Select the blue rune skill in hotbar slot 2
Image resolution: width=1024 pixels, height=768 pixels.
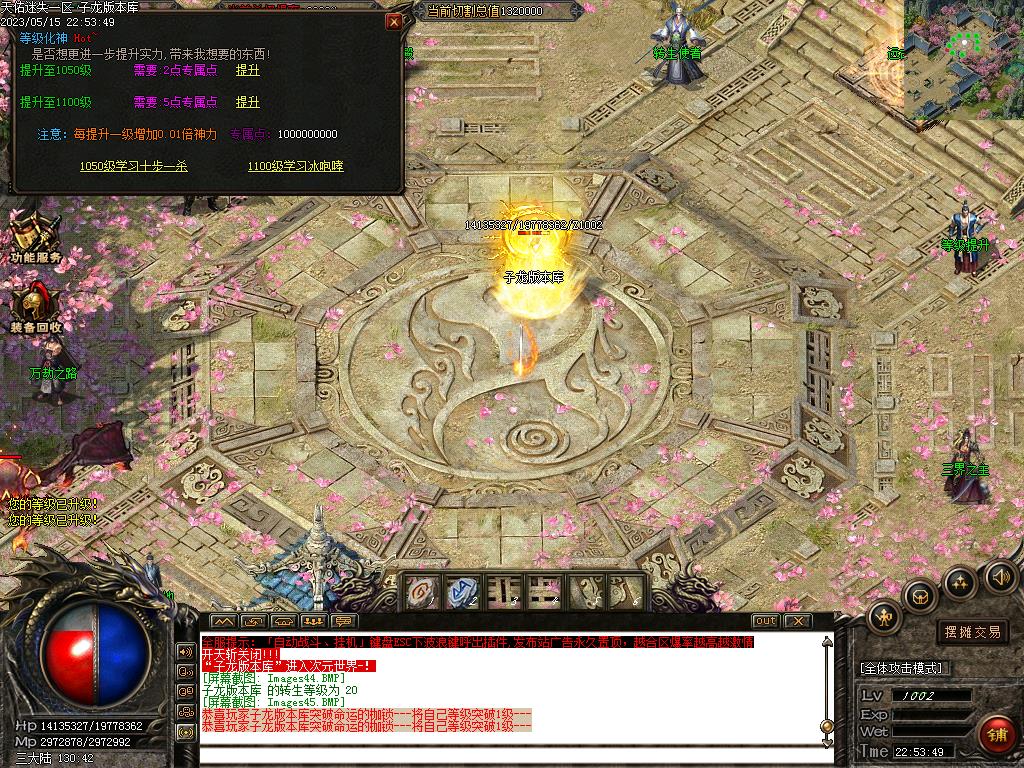coord(463,591)
